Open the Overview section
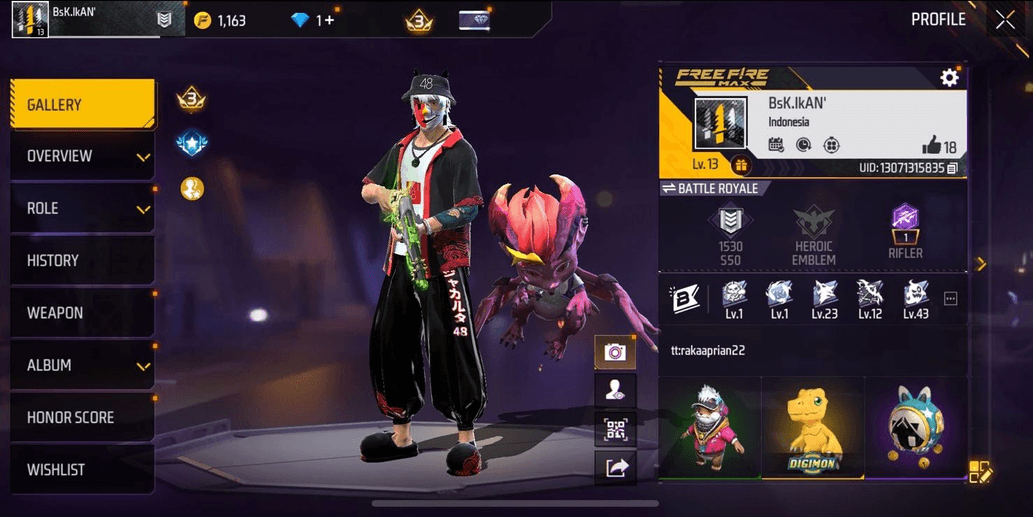The height and width of the screenshot is (517, 1033). click(x=82, y=157)
